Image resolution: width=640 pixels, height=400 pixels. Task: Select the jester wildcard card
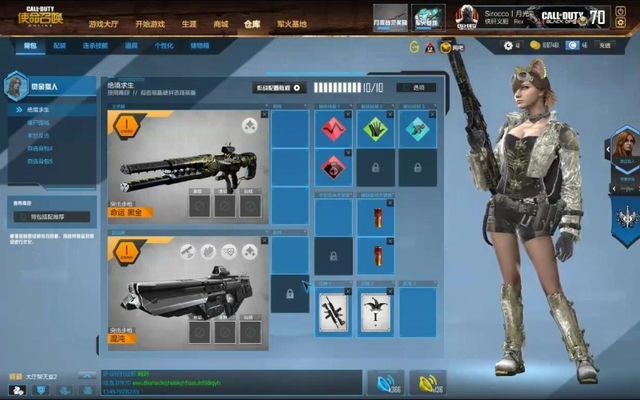pos(375,313)
